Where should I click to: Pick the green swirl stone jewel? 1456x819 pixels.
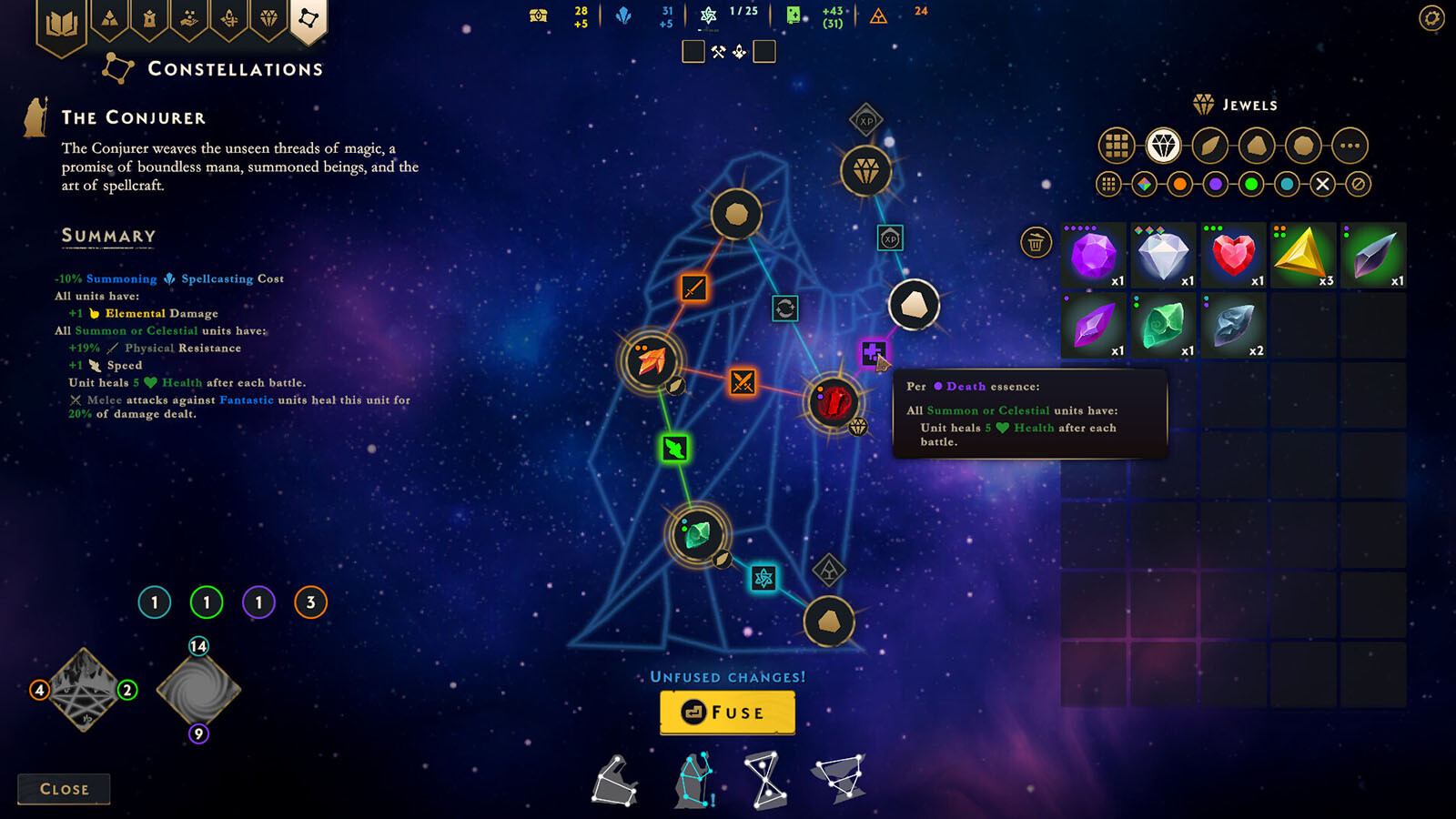click(1163, 325)
